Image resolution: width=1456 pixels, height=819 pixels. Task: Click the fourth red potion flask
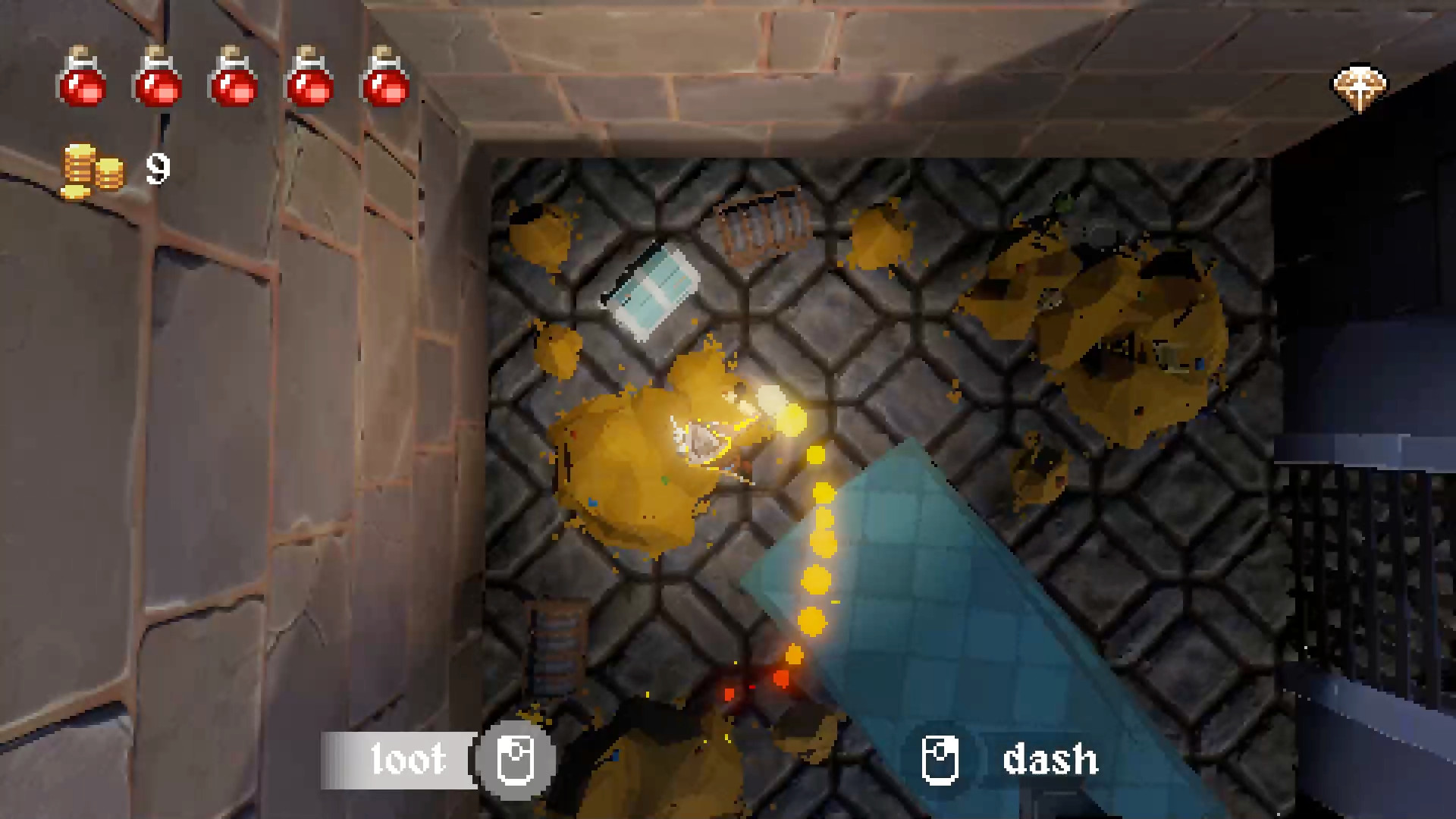(309, 81)
